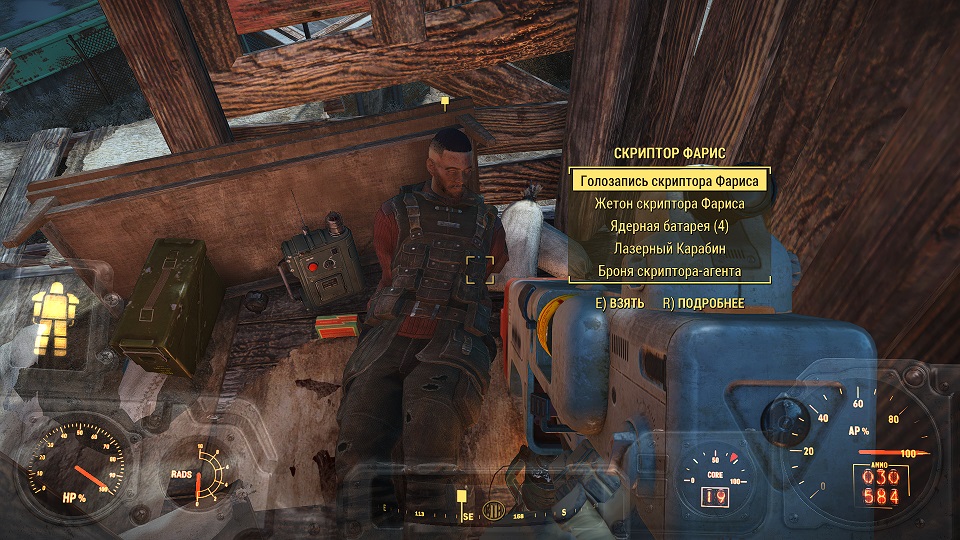This screenshot has height=540, width=960.
Task: Pick the Ядерная батарея (4) entry
Action: coord(670,226)
